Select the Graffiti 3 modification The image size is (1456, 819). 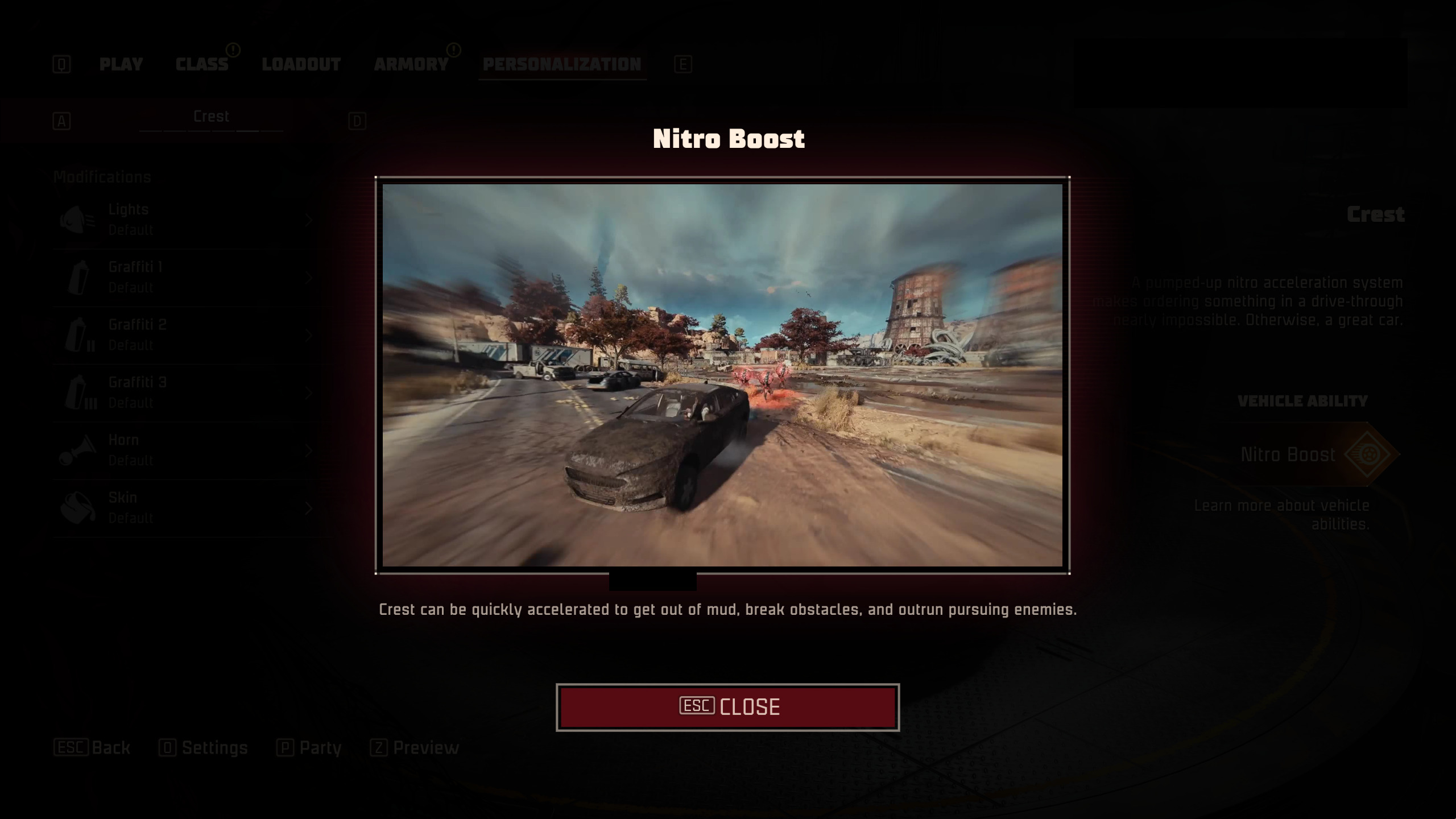(188, 392)
